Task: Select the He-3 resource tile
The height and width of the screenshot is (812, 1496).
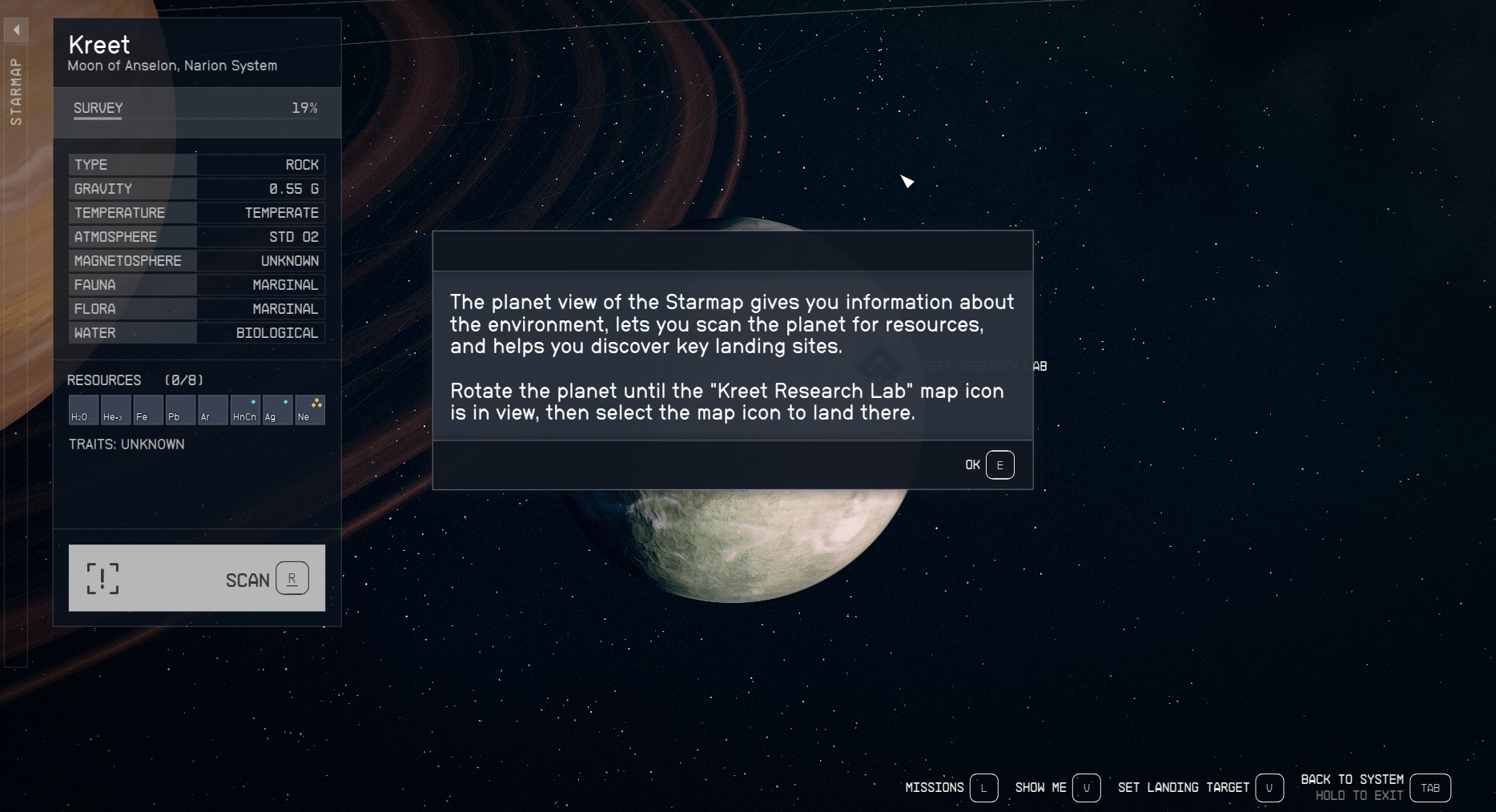Action: [x=115, y=410]
